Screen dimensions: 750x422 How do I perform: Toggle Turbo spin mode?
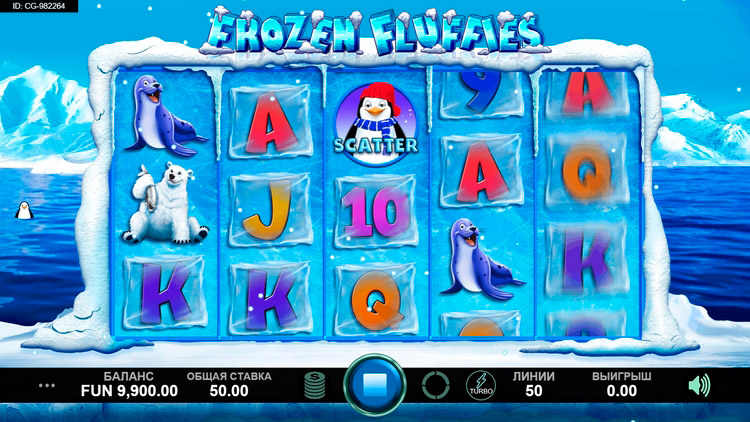pyautogui.click(x=480, y=385)
